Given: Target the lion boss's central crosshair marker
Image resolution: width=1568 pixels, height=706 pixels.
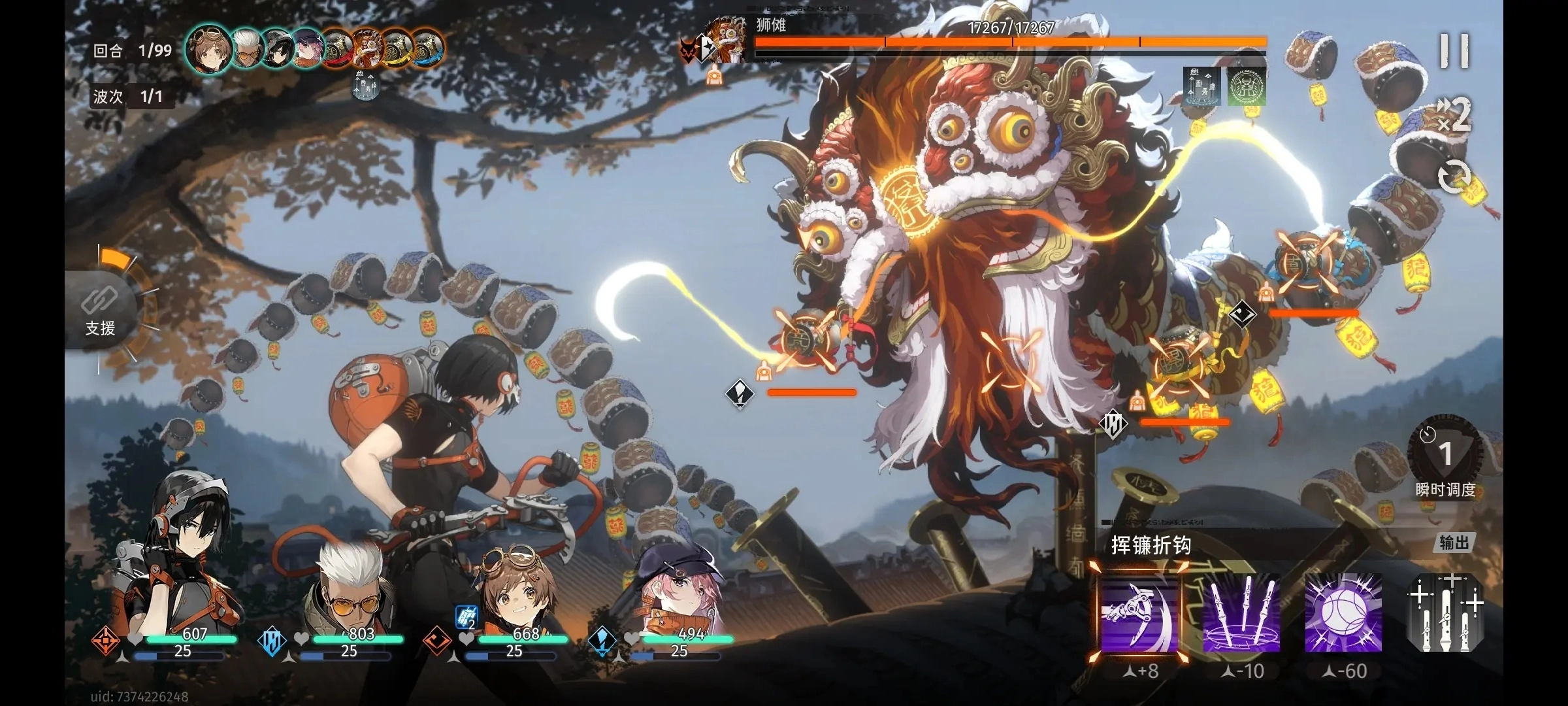Looking at the screenshot, I should [1010, 358].
